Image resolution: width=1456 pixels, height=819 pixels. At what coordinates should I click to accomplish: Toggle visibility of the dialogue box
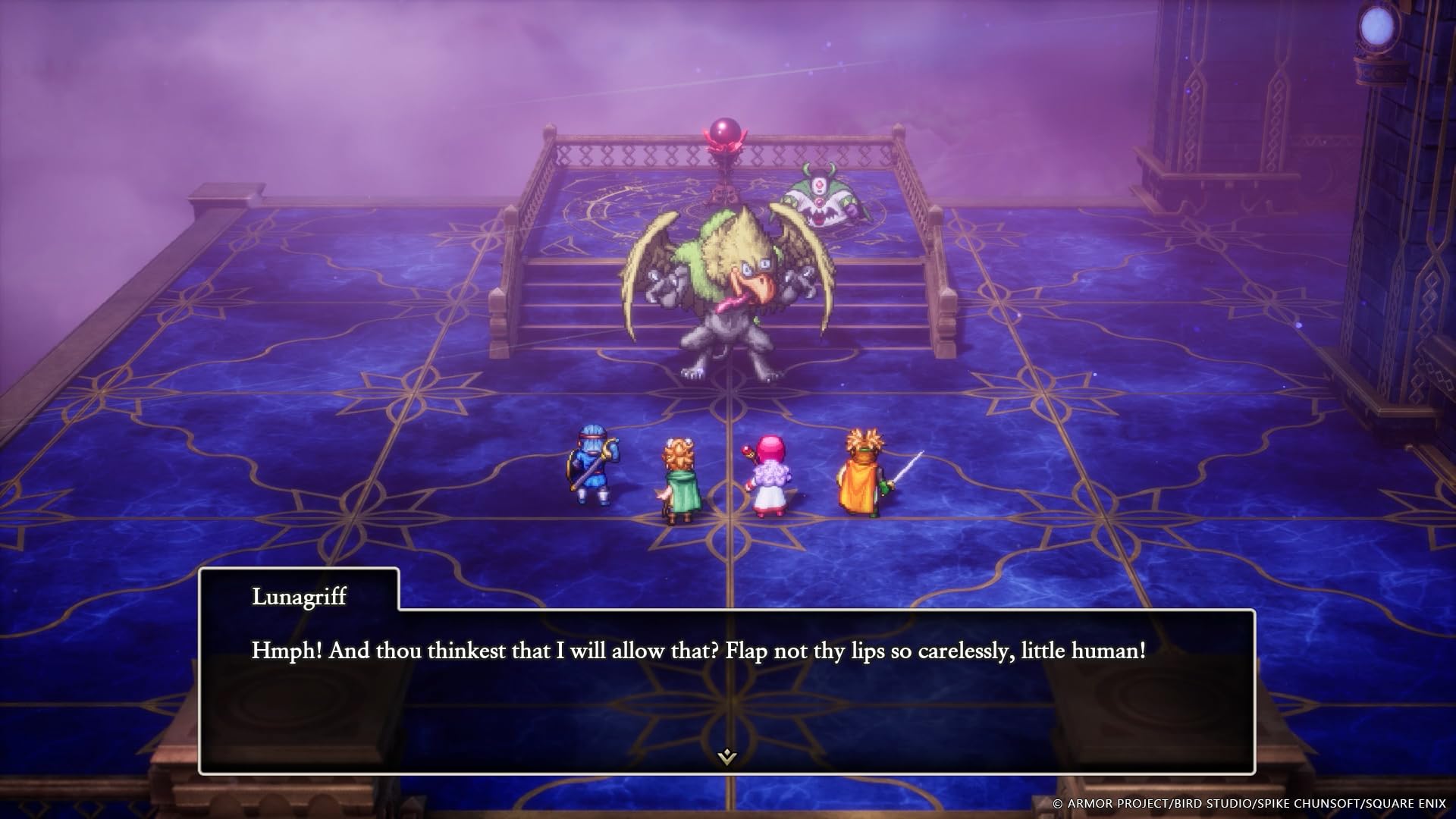click(728, 671)
